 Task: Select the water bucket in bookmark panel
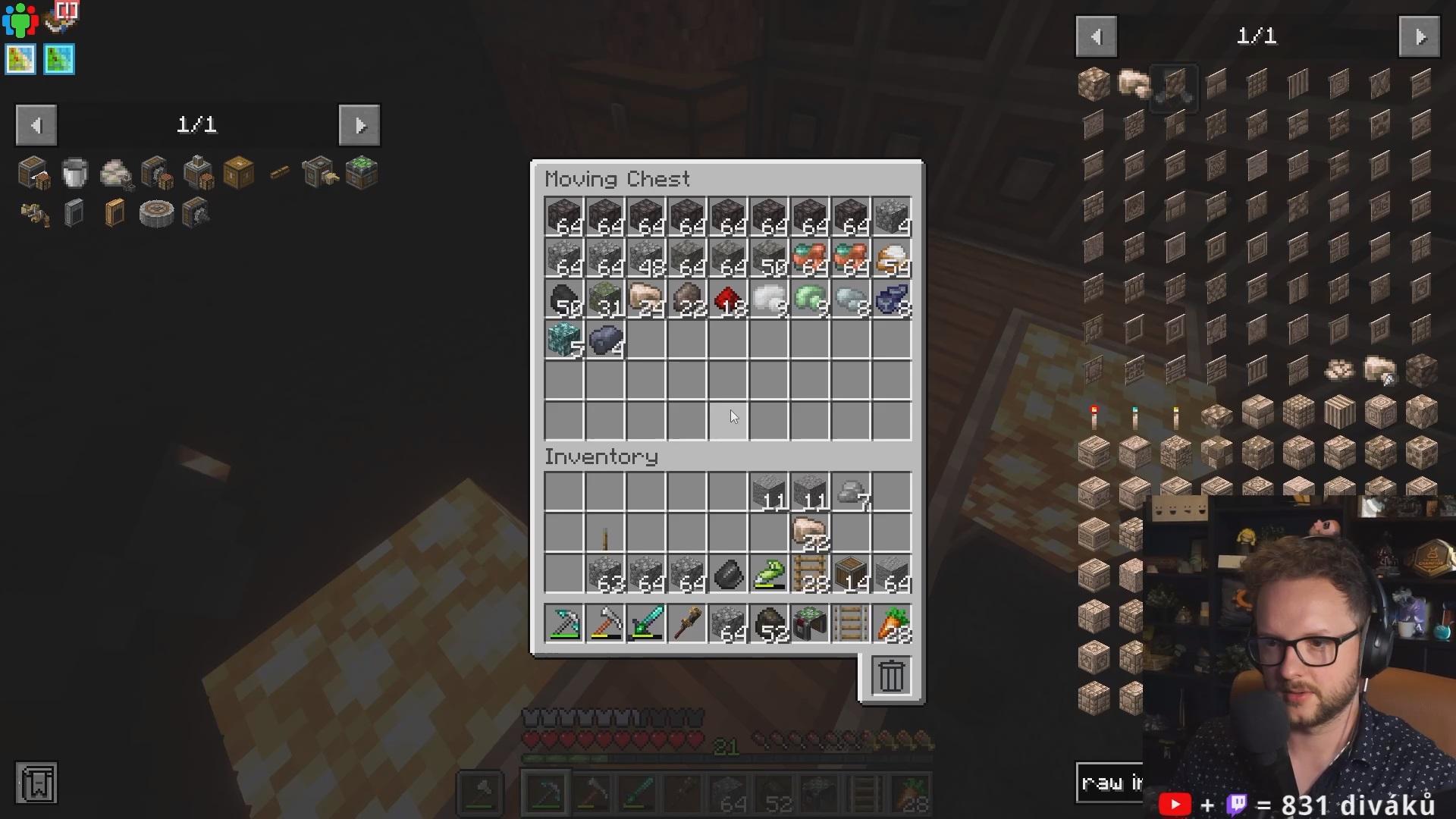[74, 173]
